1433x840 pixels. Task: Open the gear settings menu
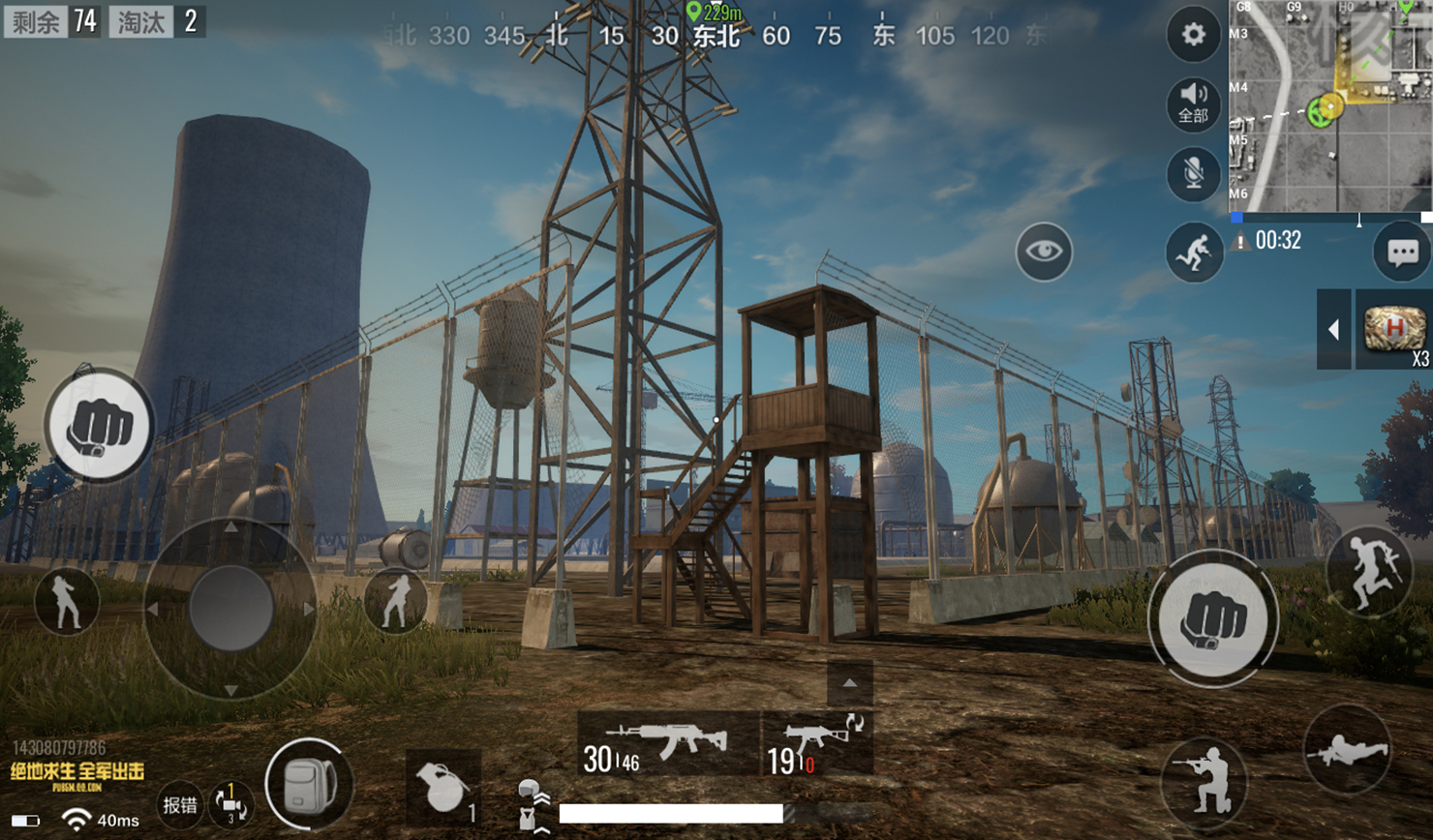pyautogui.click(x=1193, y=35)
